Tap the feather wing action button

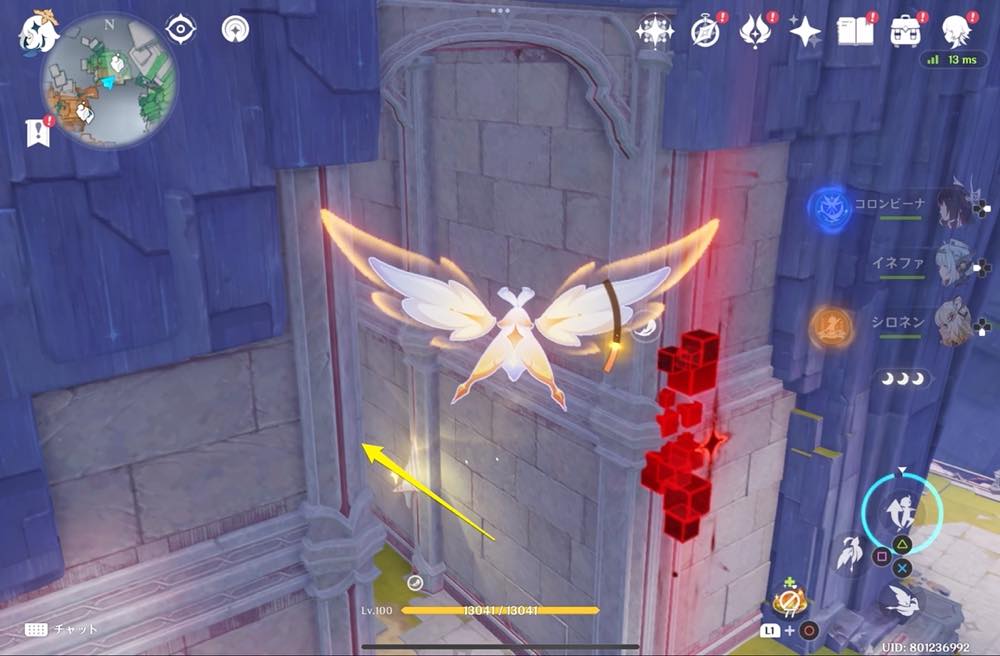coord(852,553)
